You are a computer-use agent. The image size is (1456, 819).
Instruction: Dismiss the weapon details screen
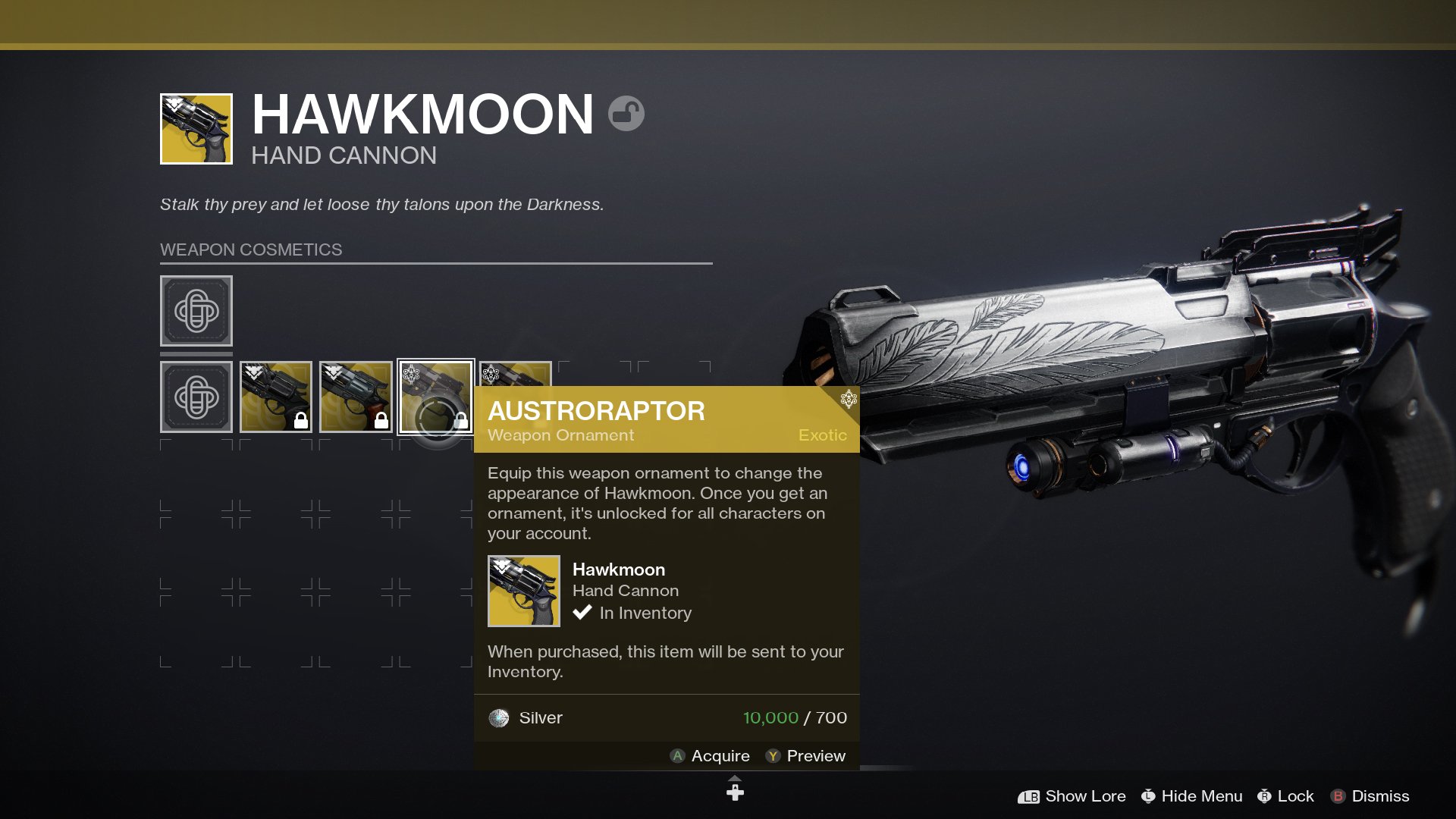click(x=1370, y=796)
